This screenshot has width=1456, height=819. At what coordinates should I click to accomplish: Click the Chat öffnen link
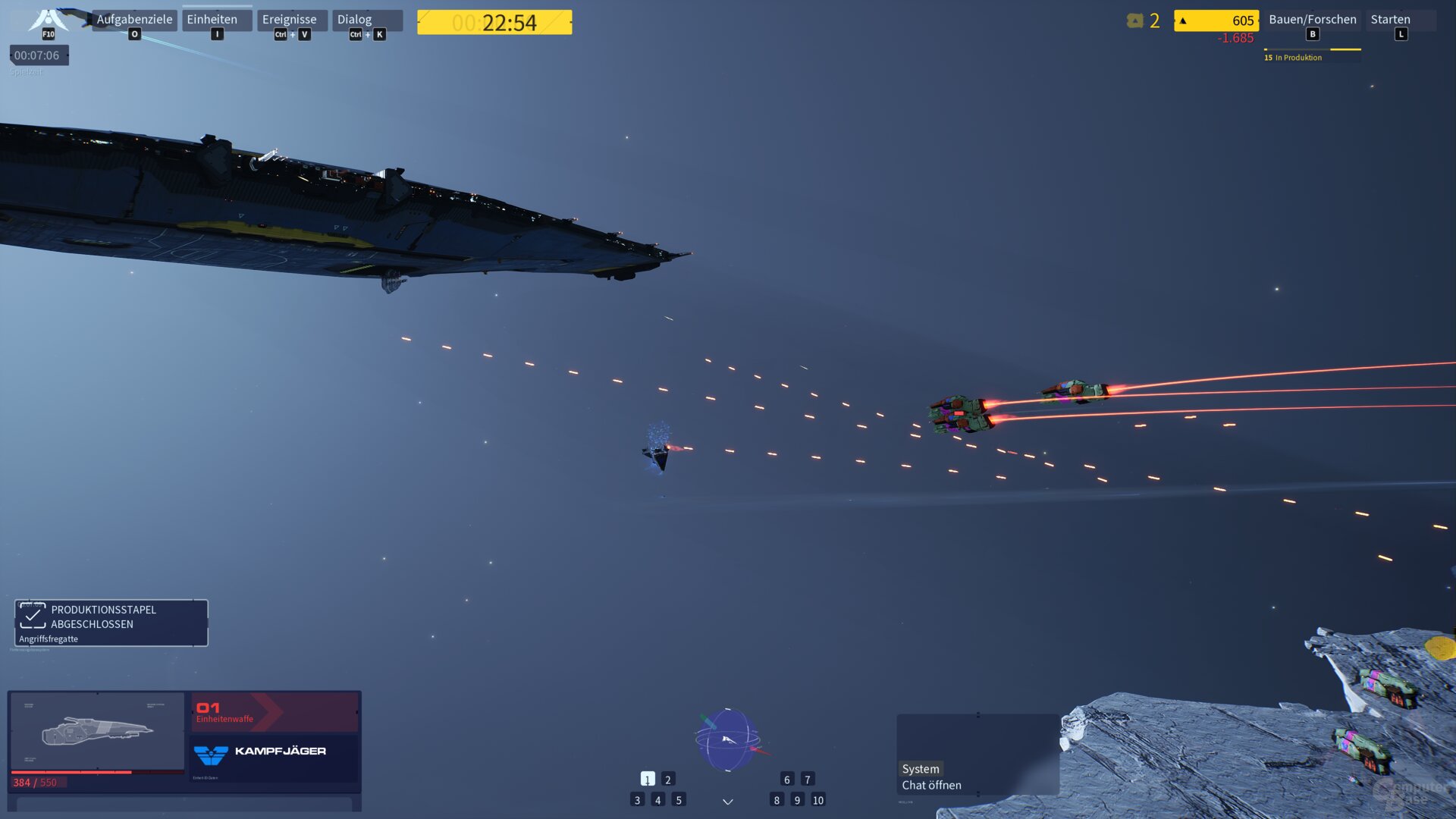[931, 785]
